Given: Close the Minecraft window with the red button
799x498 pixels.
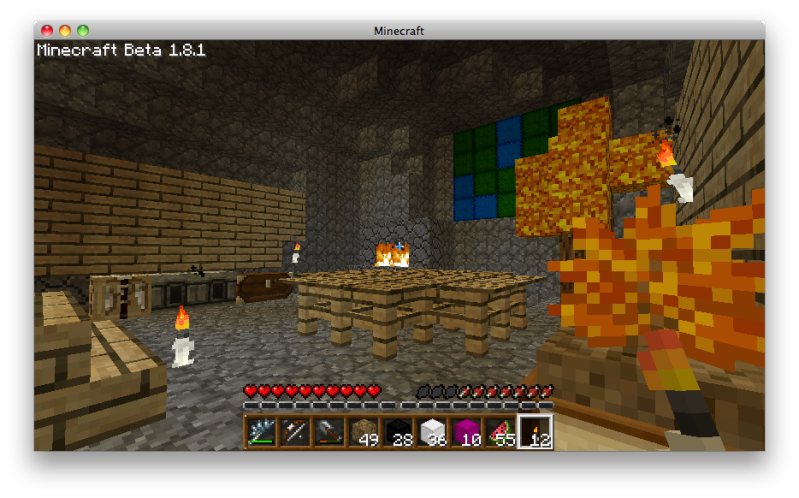Looking at the screenshot, I should (x=47, y=31).
